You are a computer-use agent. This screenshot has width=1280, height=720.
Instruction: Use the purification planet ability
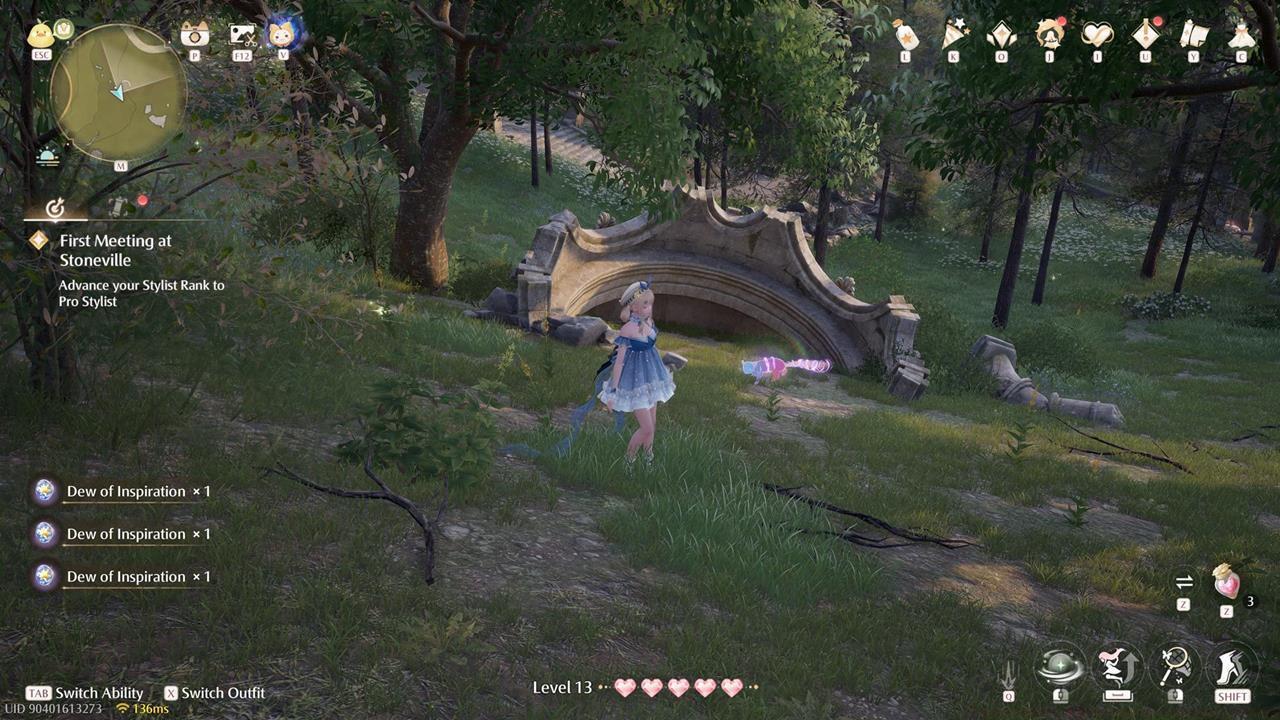click(x=1059, y=663)
